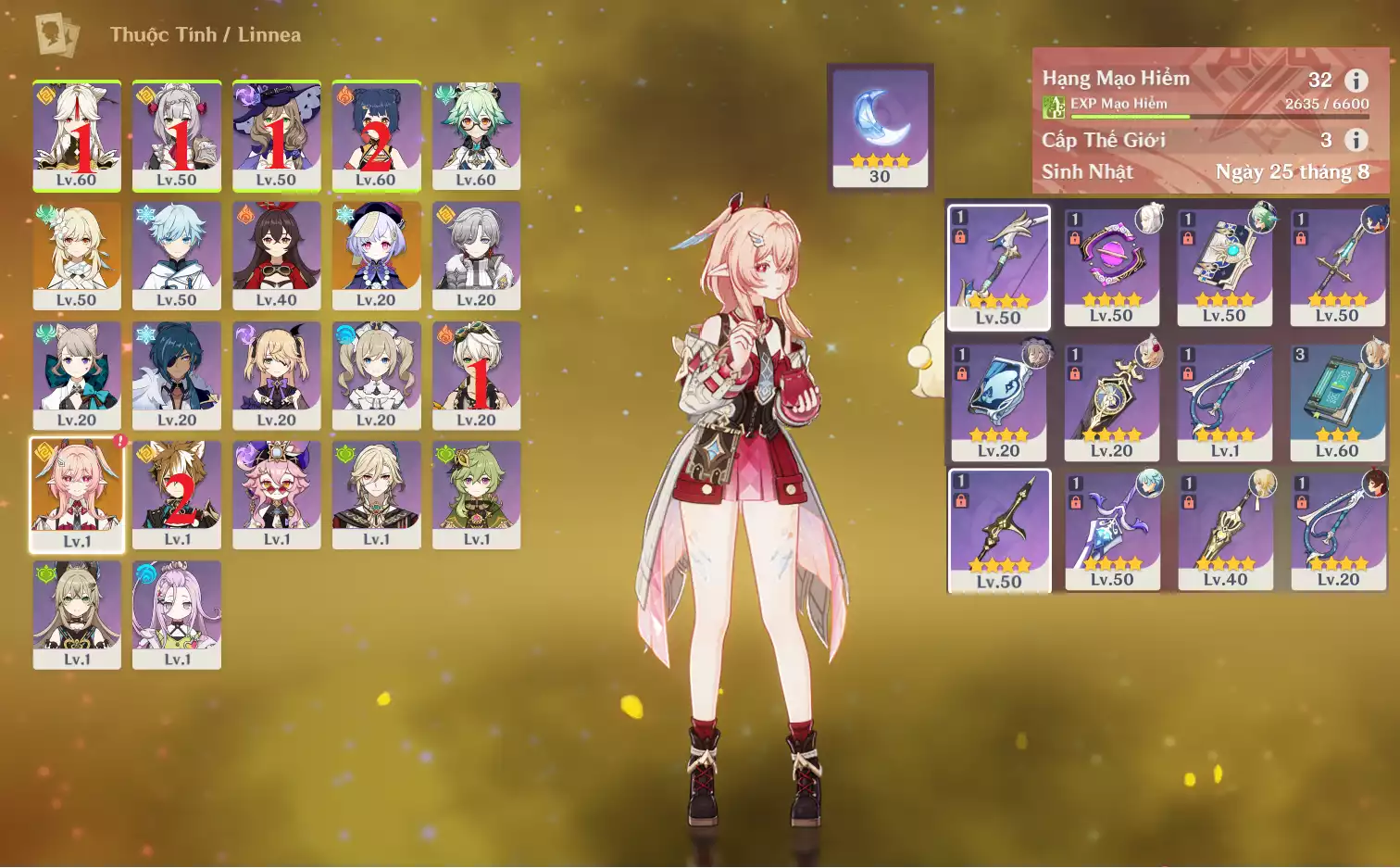Select the purple ring catalyst Lv.50 weapon
This screenshot has height=868, width=1400.
point(1111,266)
